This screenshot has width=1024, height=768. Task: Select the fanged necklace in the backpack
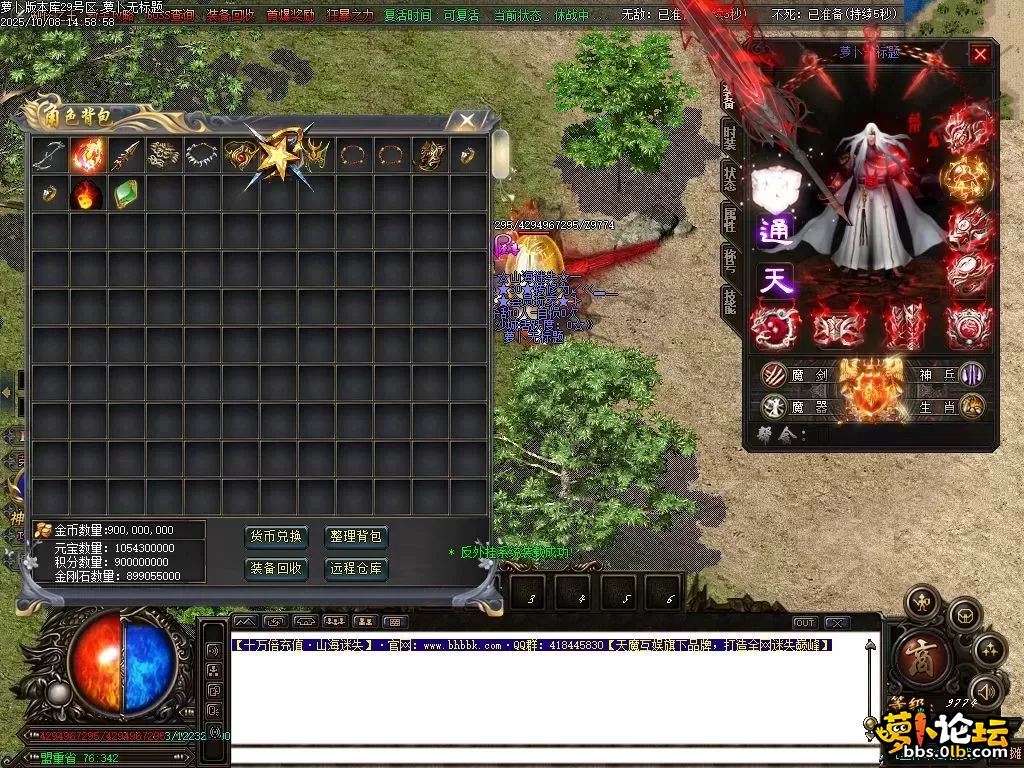(x=202, y=154)
